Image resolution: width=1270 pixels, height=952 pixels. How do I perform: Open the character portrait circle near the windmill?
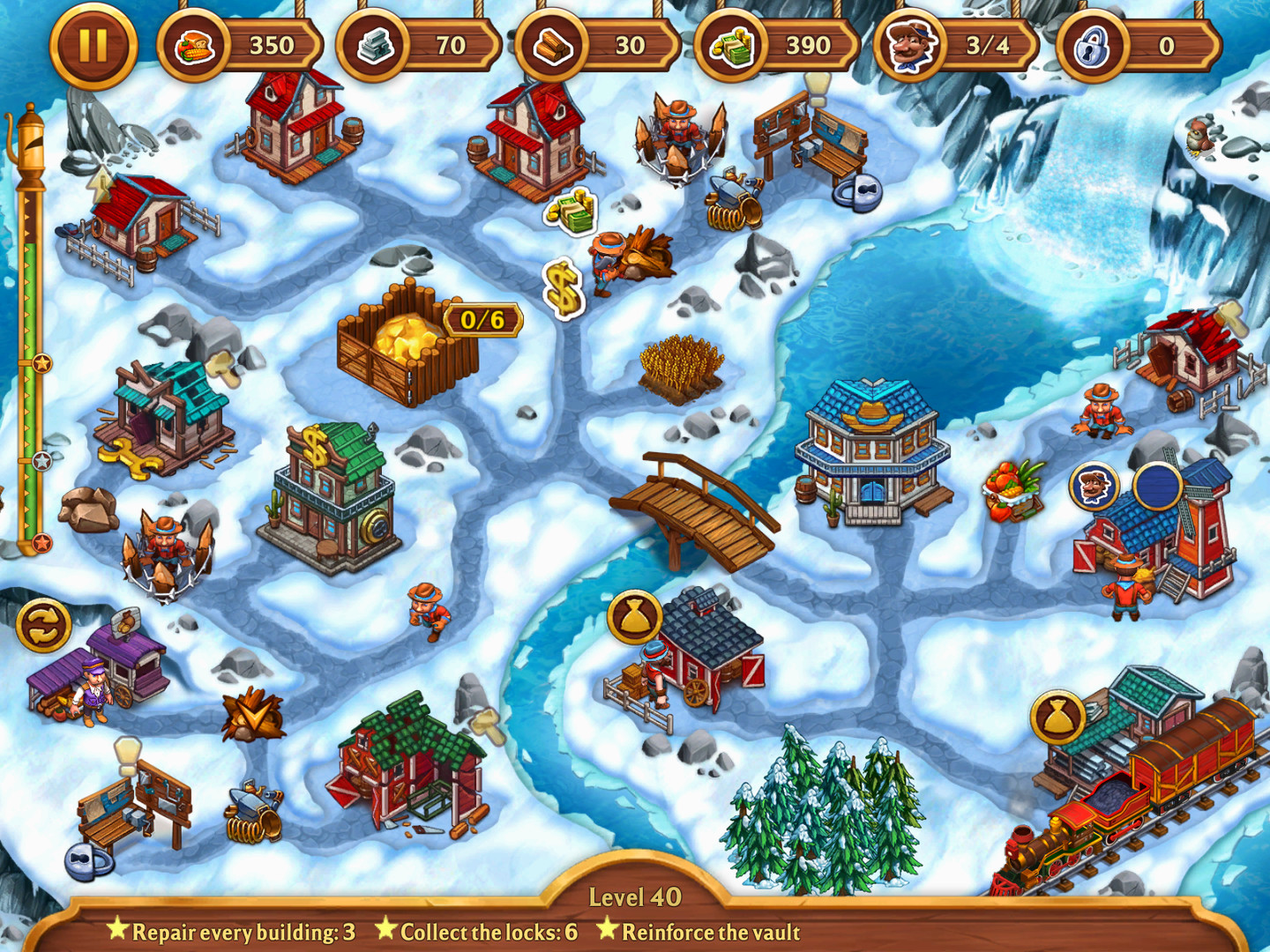[x=1094, y=486]
